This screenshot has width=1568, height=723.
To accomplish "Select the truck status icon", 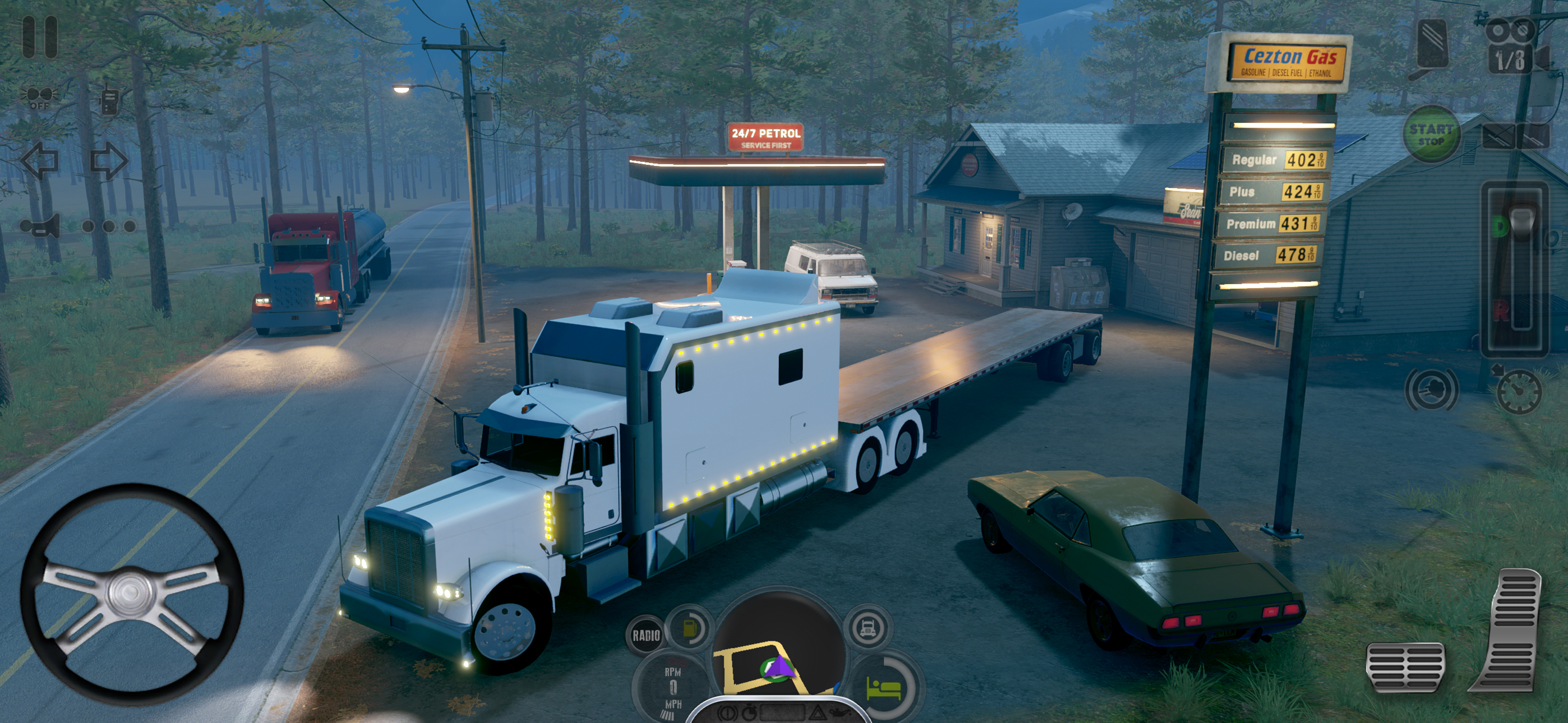I will point(868,628).
